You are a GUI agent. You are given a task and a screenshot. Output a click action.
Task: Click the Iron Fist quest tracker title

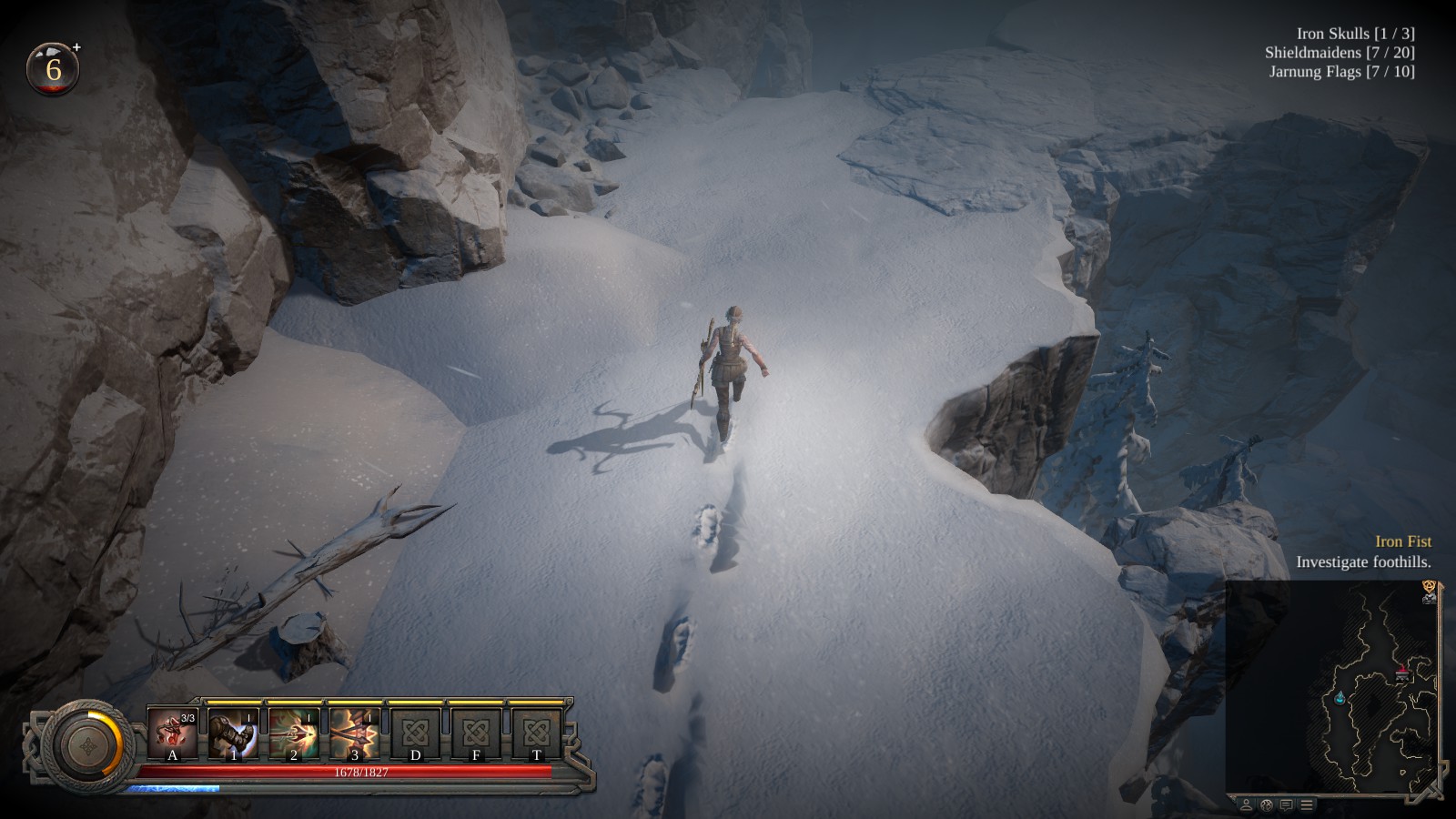point(1402,541)
